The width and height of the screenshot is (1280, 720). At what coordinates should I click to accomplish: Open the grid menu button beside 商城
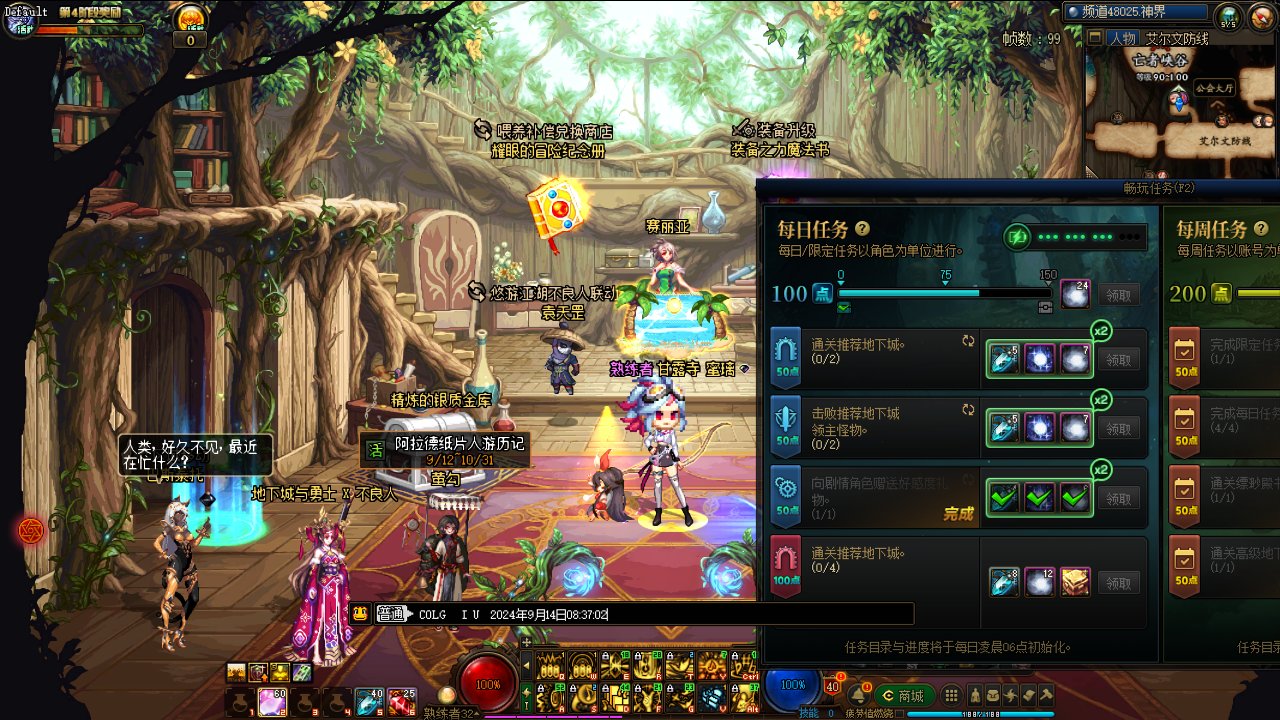[952, 696]
